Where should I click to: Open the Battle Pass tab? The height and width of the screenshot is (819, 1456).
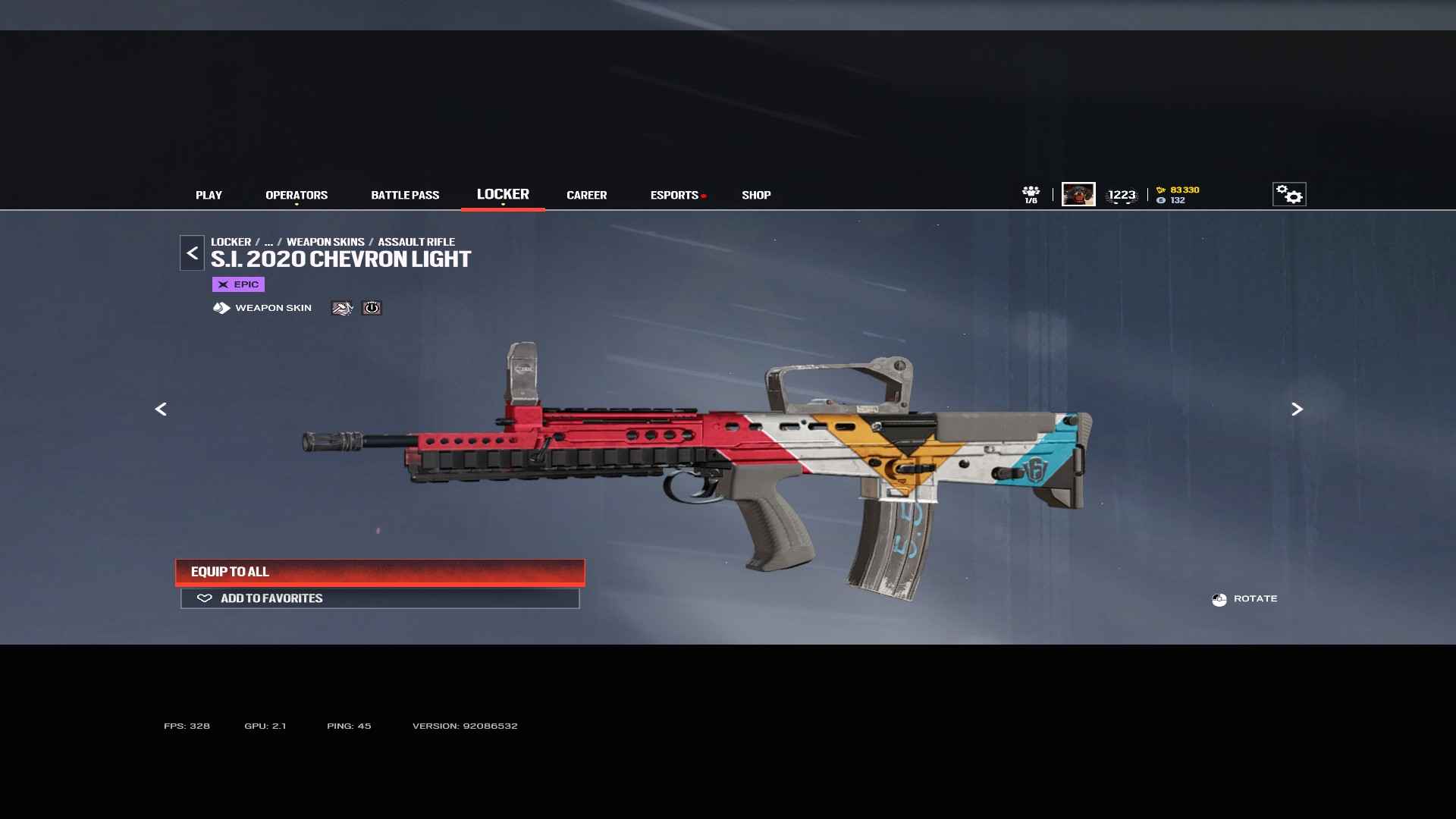pyautogui.click(x=405, y=195)
